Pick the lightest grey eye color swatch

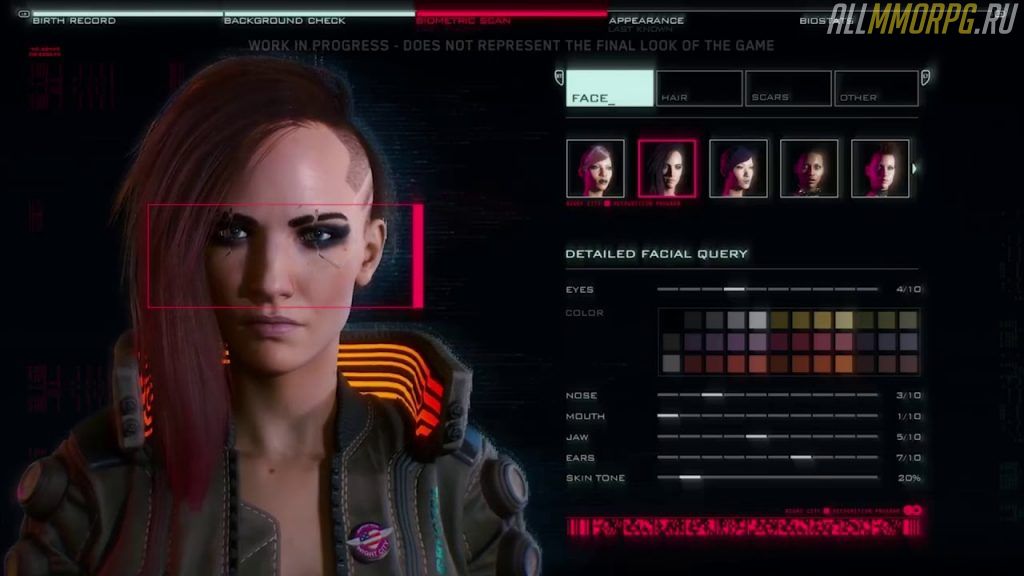point(757,320)
